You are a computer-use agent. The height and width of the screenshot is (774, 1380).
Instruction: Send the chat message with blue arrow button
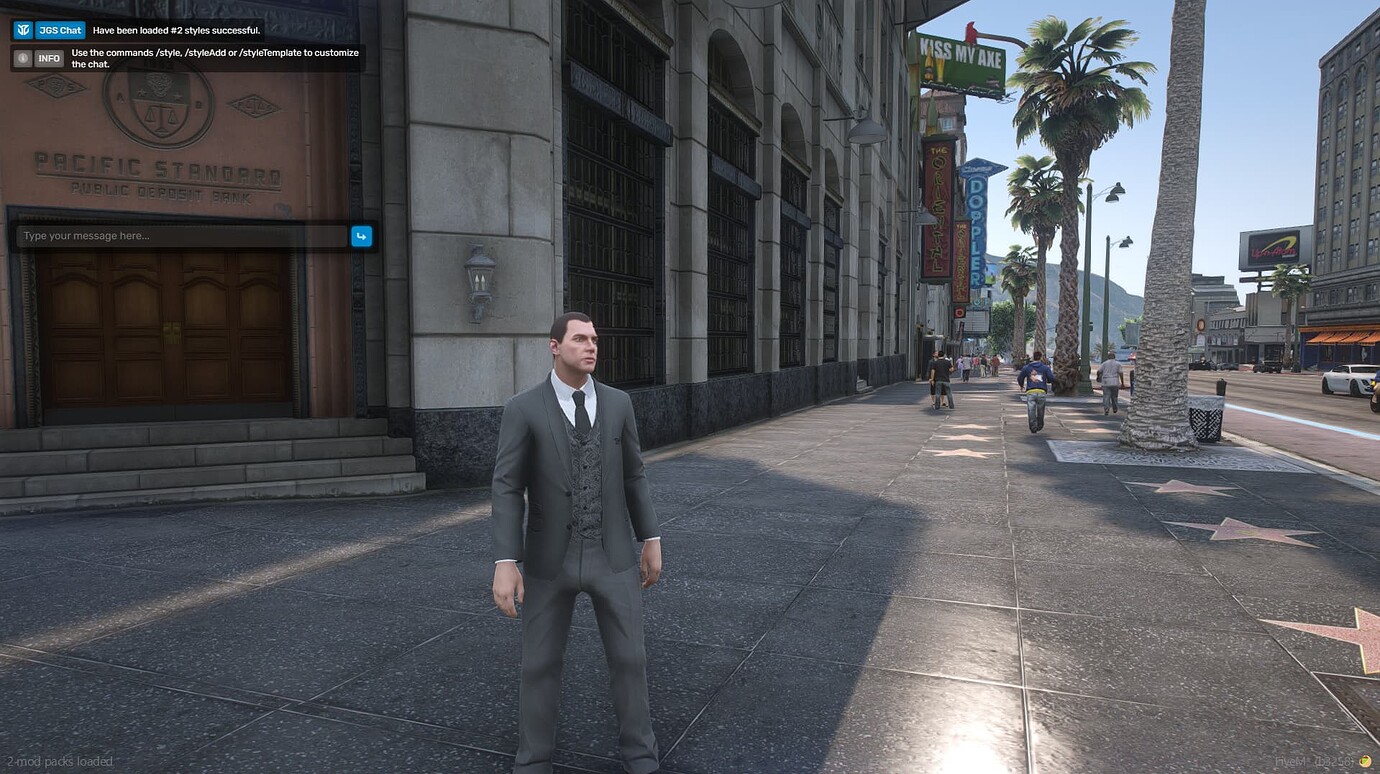pos(361,236)
